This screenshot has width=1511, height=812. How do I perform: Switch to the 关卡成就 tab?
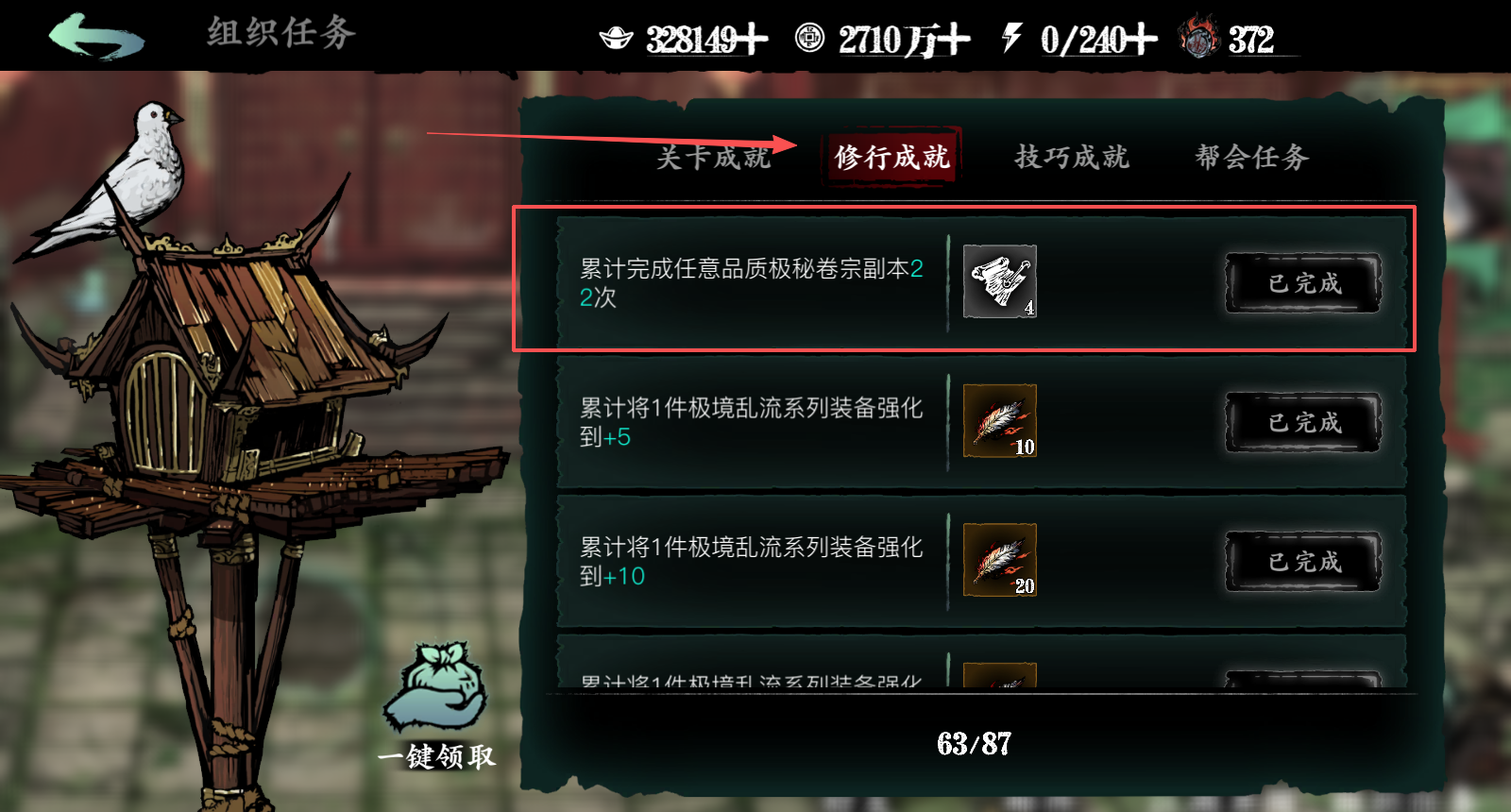(714, 157)
